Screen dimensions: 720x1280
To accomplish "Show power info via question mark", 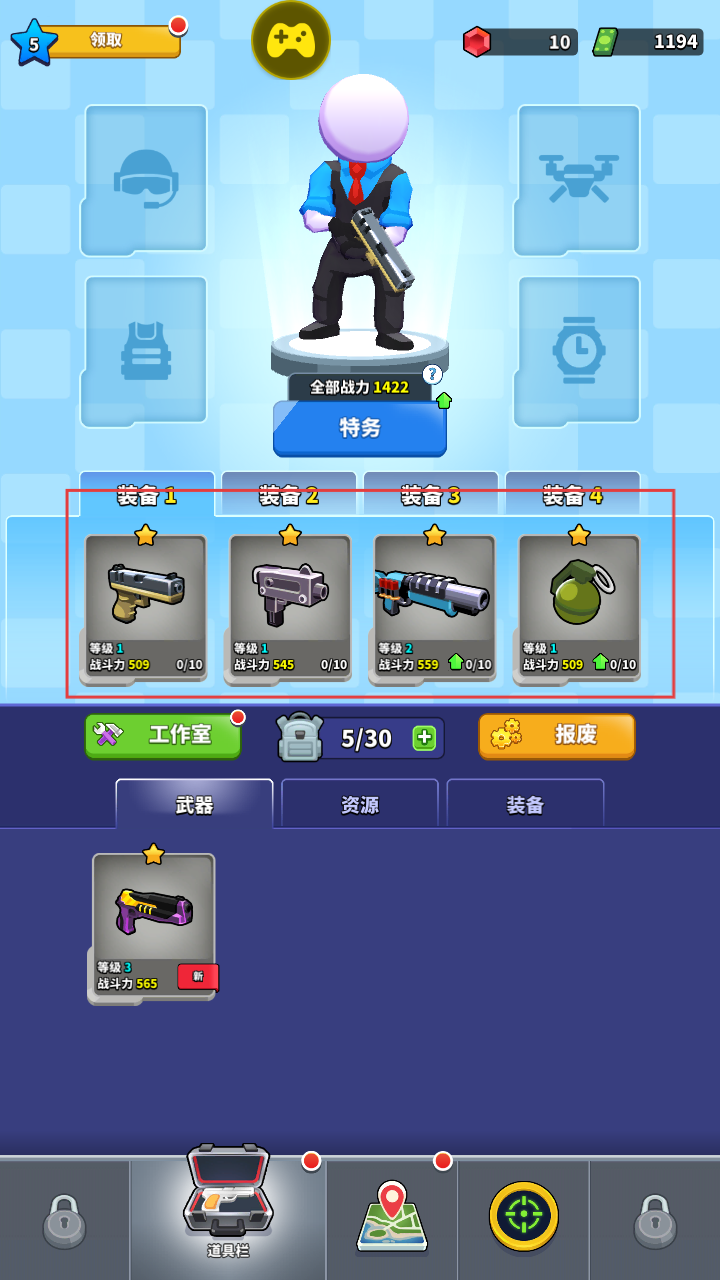I will tap(432, 374).
